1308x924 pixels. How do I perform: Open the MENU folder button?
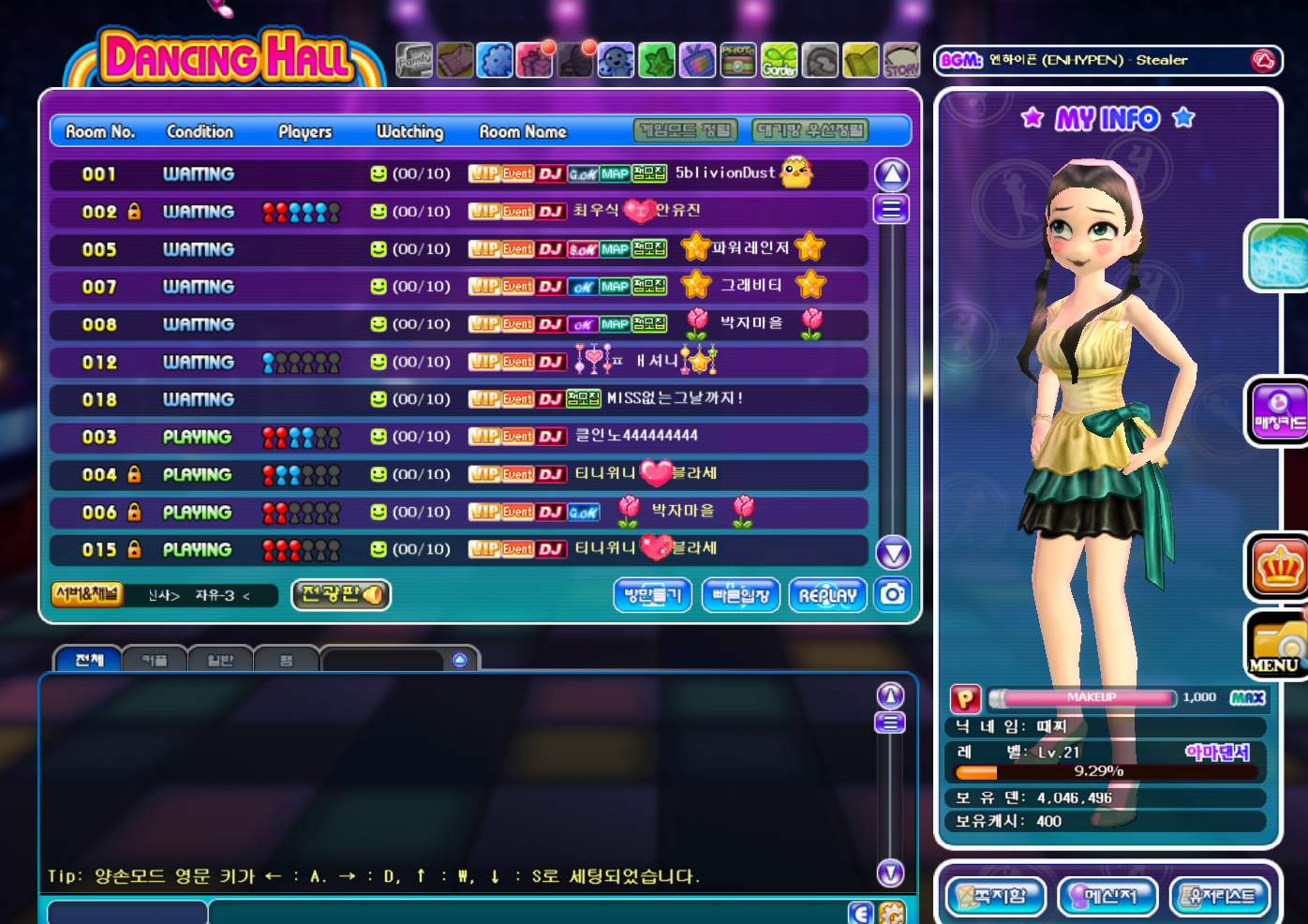[x=1276, y=646]
